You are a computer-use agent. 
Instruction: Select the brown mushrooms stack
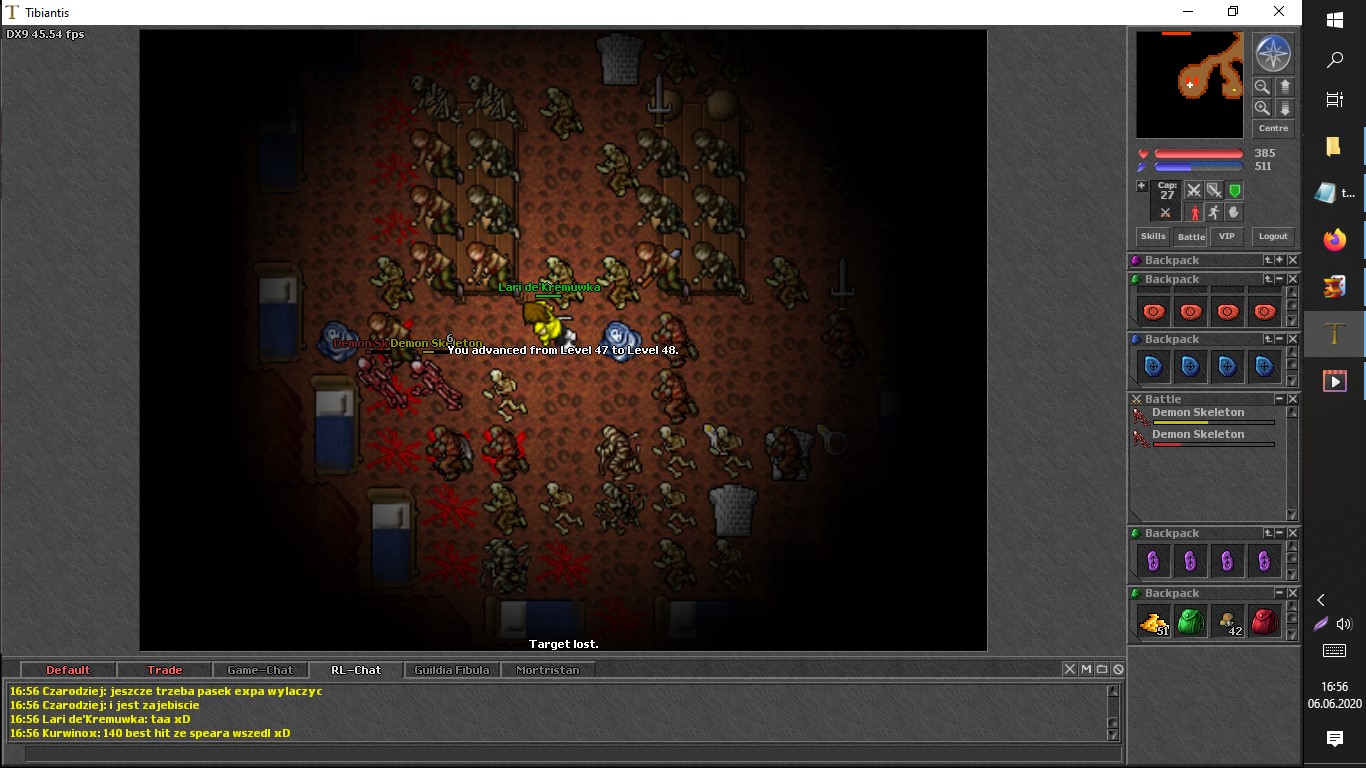click(1227, 622)
